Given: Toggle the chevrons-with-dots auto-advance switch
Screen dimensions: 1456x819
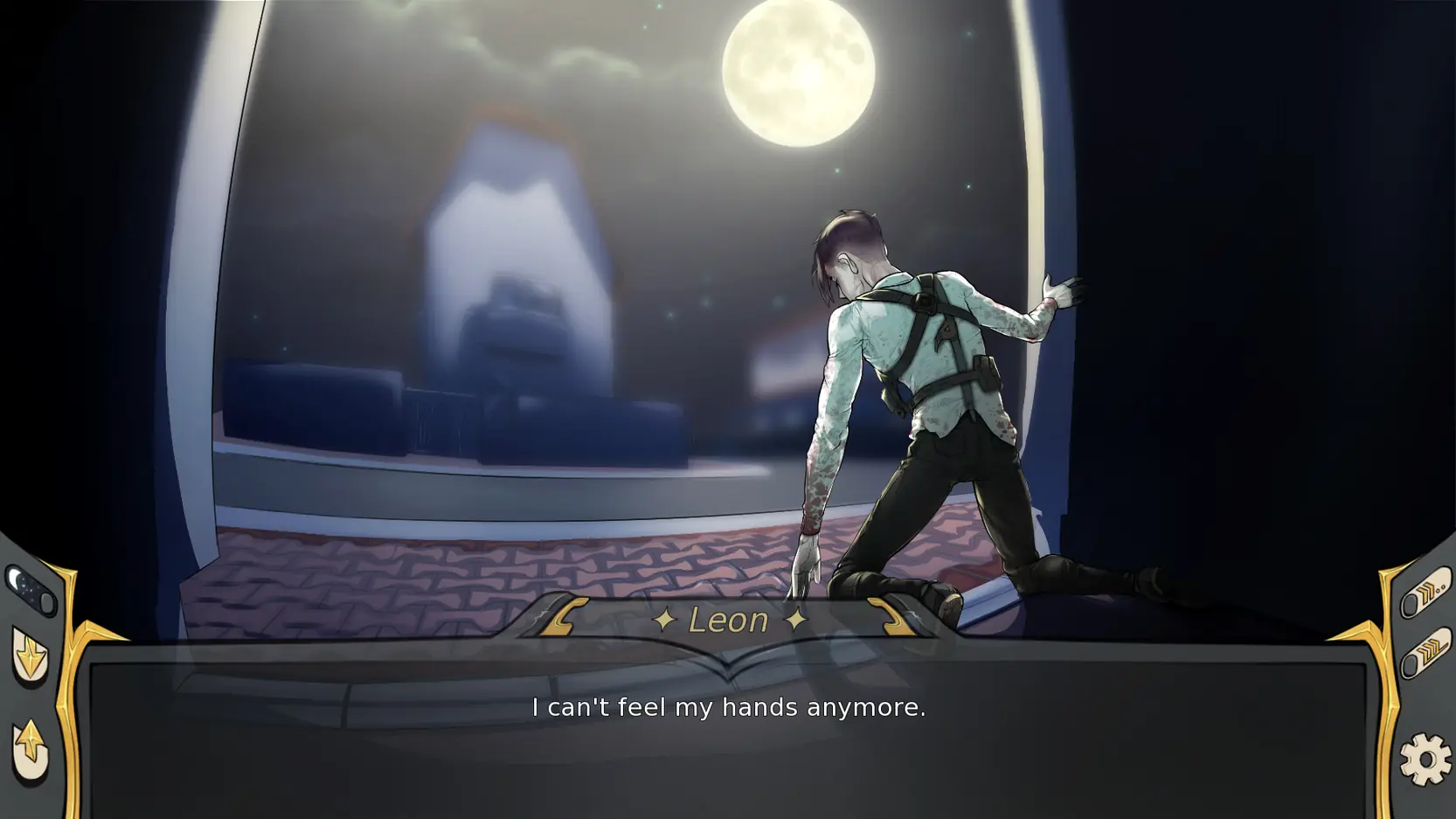Looking at the screenshot, I should click(x=1425, y=593).
